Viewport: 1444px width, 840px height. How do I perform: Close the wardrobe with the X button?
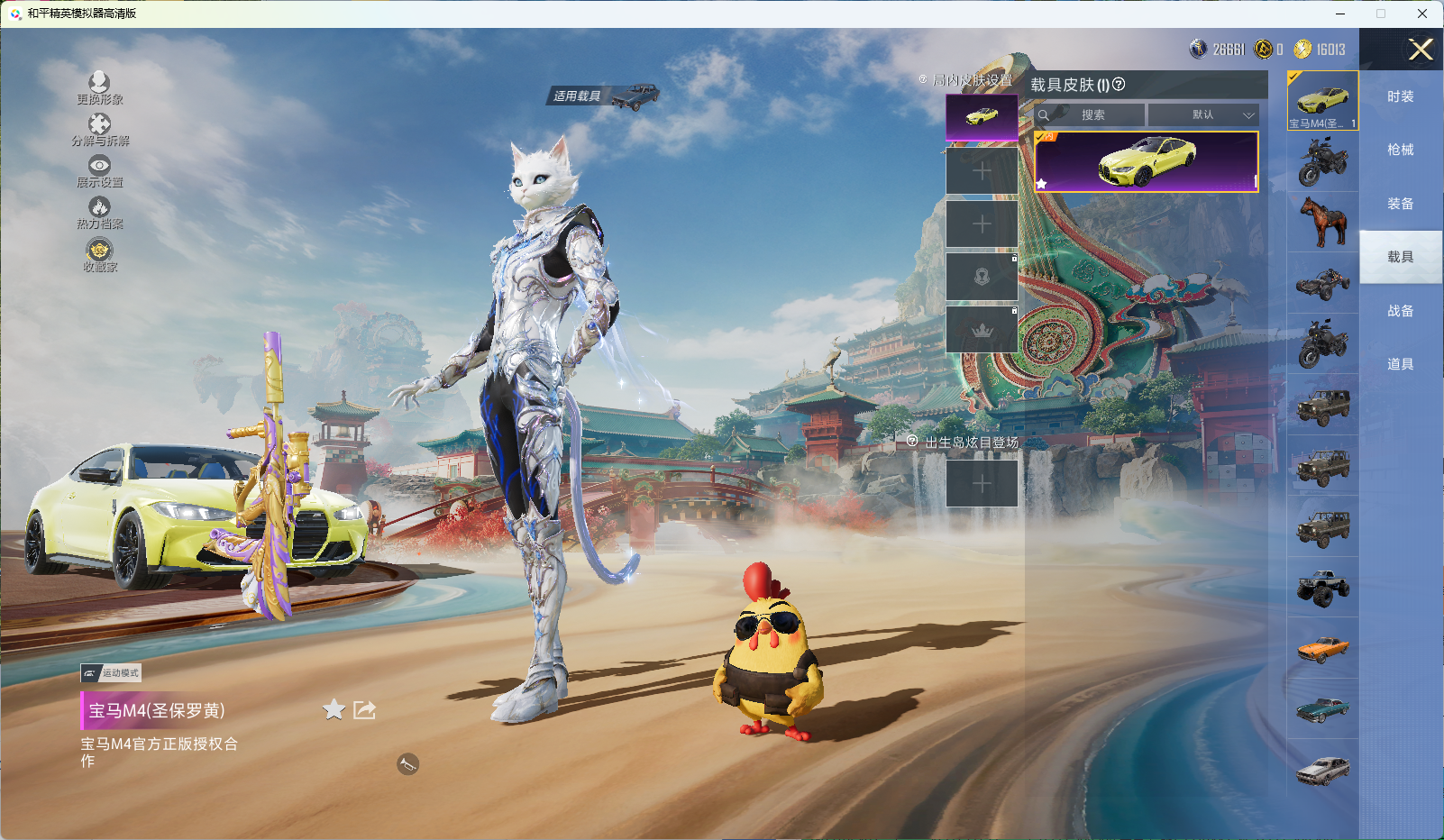tap(1421, 50)
